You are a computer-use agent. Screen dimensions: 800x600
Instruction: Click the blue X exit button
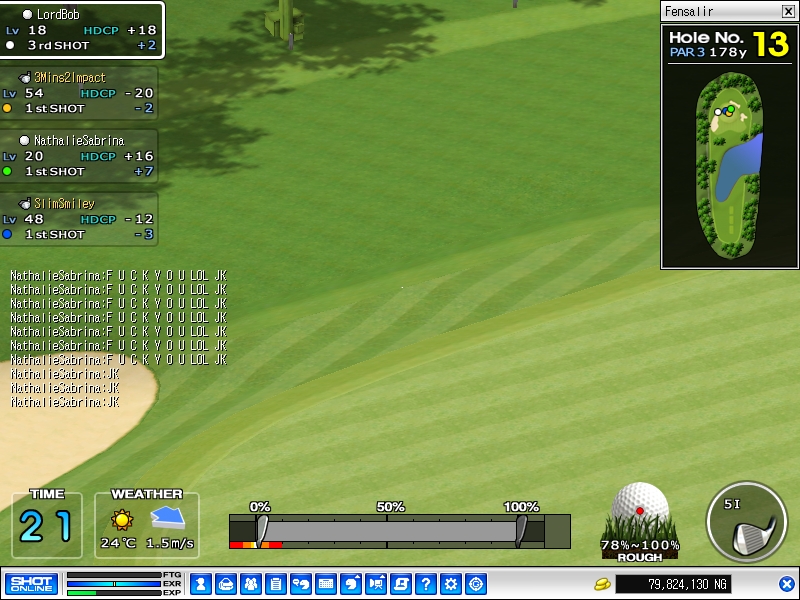787,584
